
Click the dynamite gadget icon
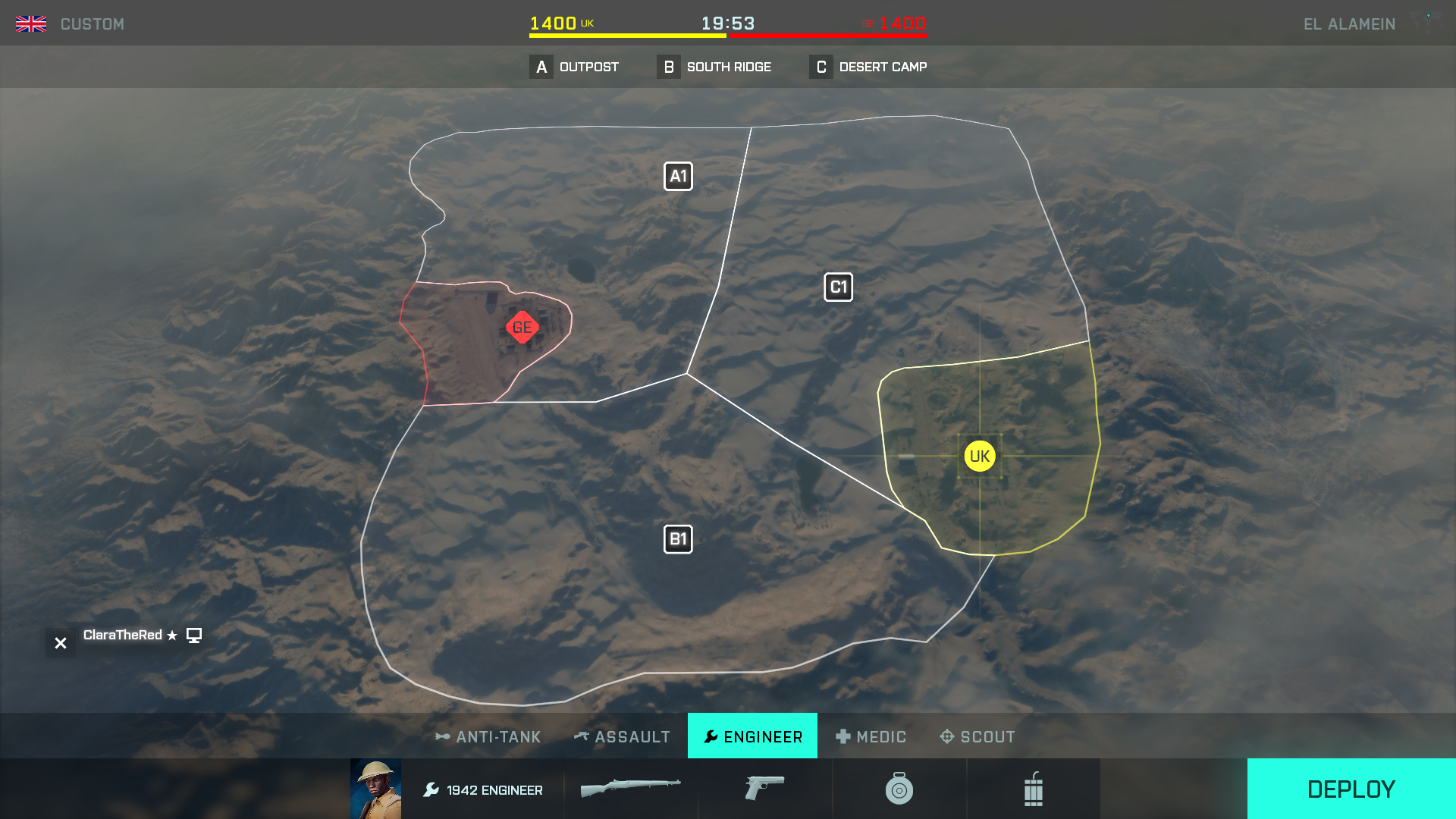pyautogui.click(x=1034, y=789)
